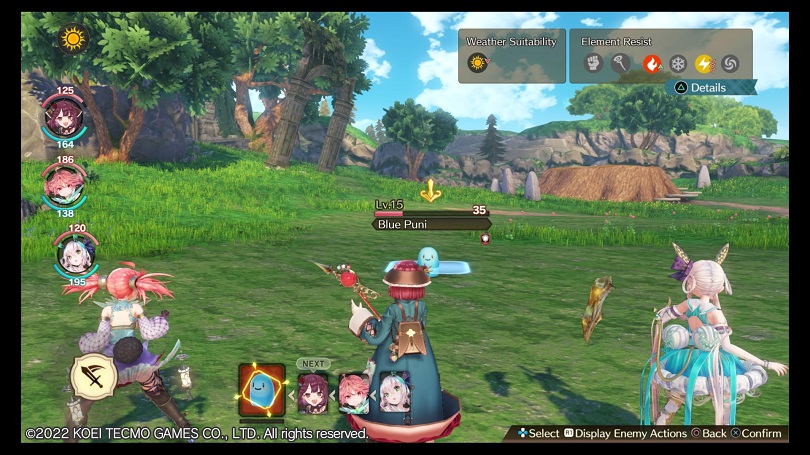Viewport: 810px width, 455px height.
Task: Select the pink-haired party member's status portrait
Action: point(65,180)
